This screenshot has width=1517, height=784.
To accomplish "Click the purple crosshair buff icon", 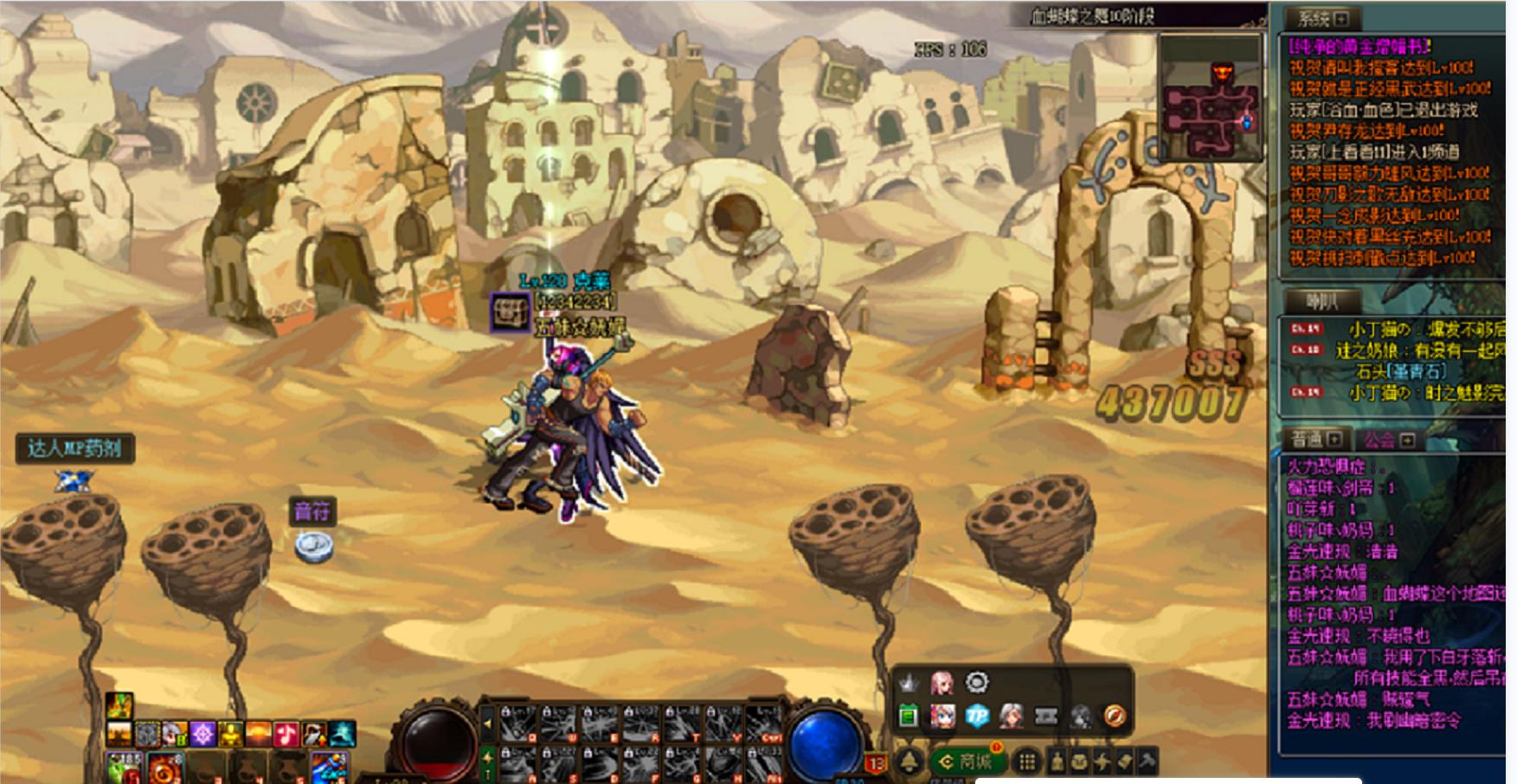I will point(203,735).
